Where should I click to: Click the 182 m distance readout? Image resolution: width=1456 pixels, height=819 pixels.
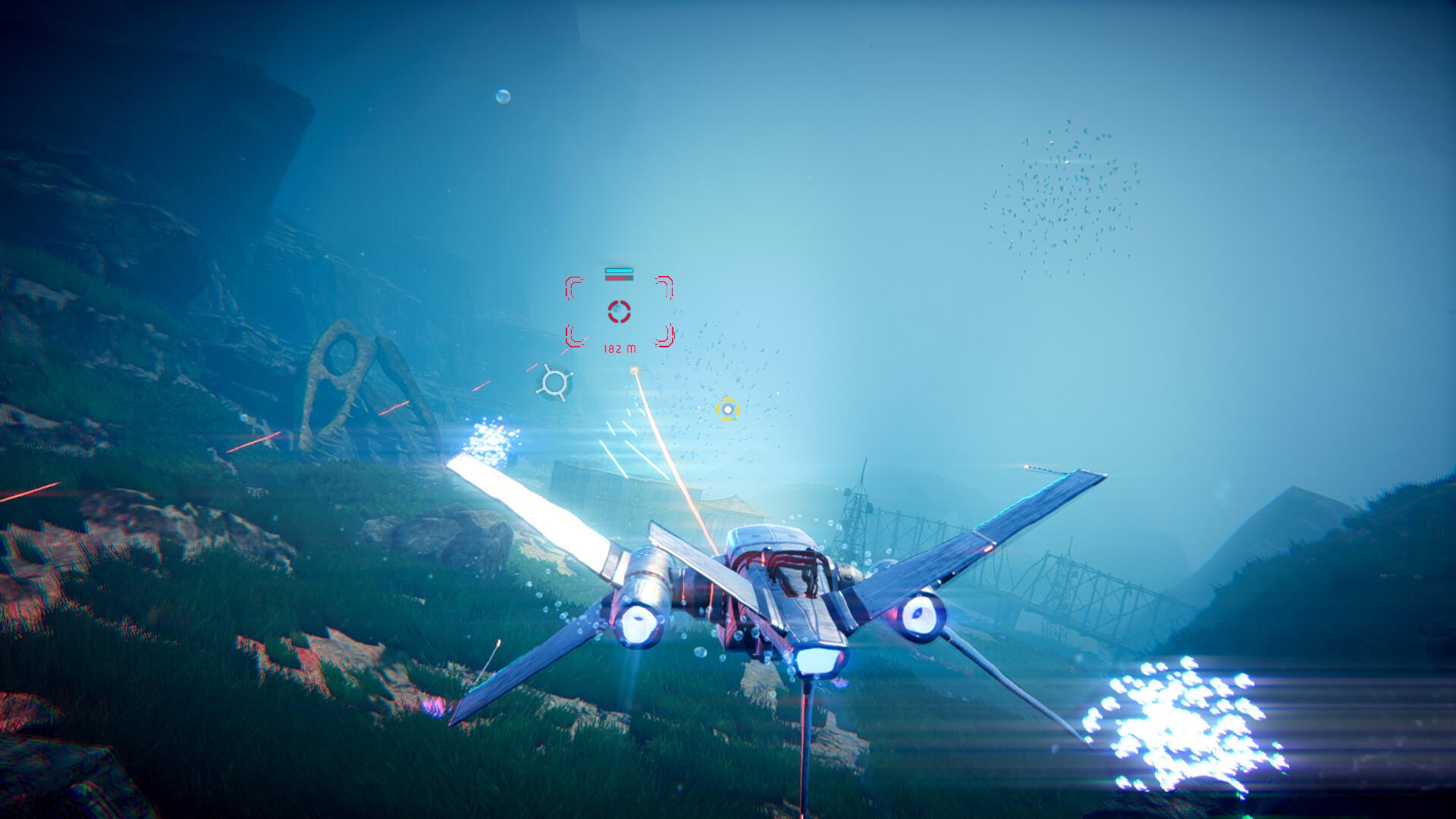click(619, 348)
